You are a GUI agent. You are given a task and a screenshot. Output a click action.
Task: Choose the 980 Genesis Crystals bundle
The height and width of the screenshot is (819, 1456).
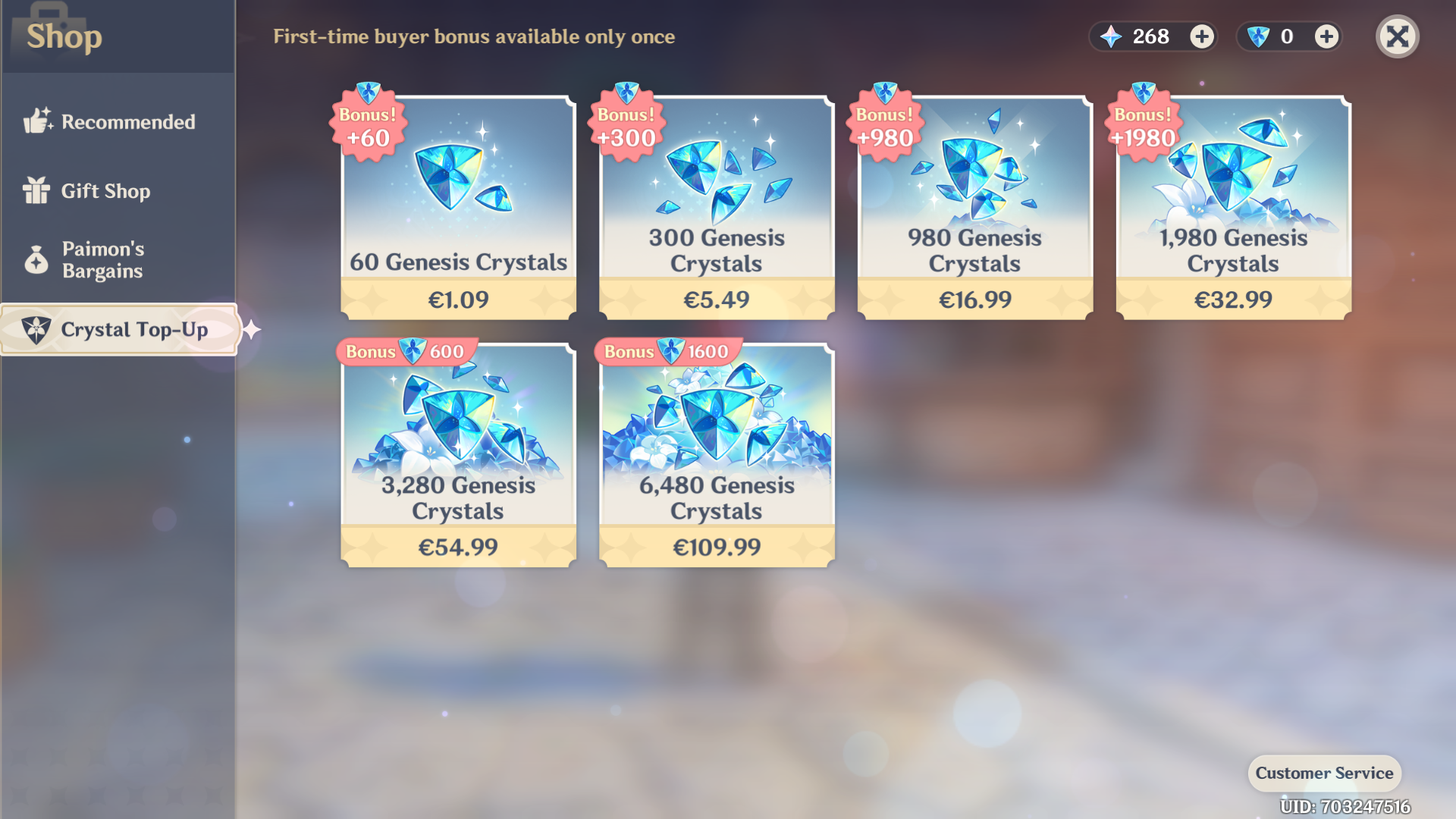tap(974, 209)
